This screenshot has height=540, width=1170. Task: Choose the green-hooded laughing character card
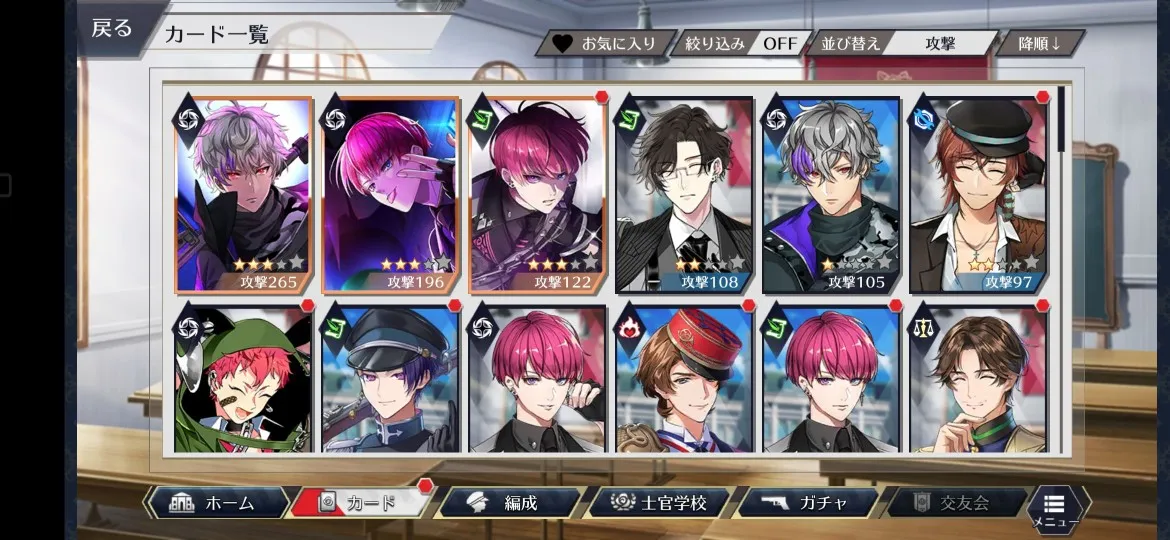[x=244, y=380]
